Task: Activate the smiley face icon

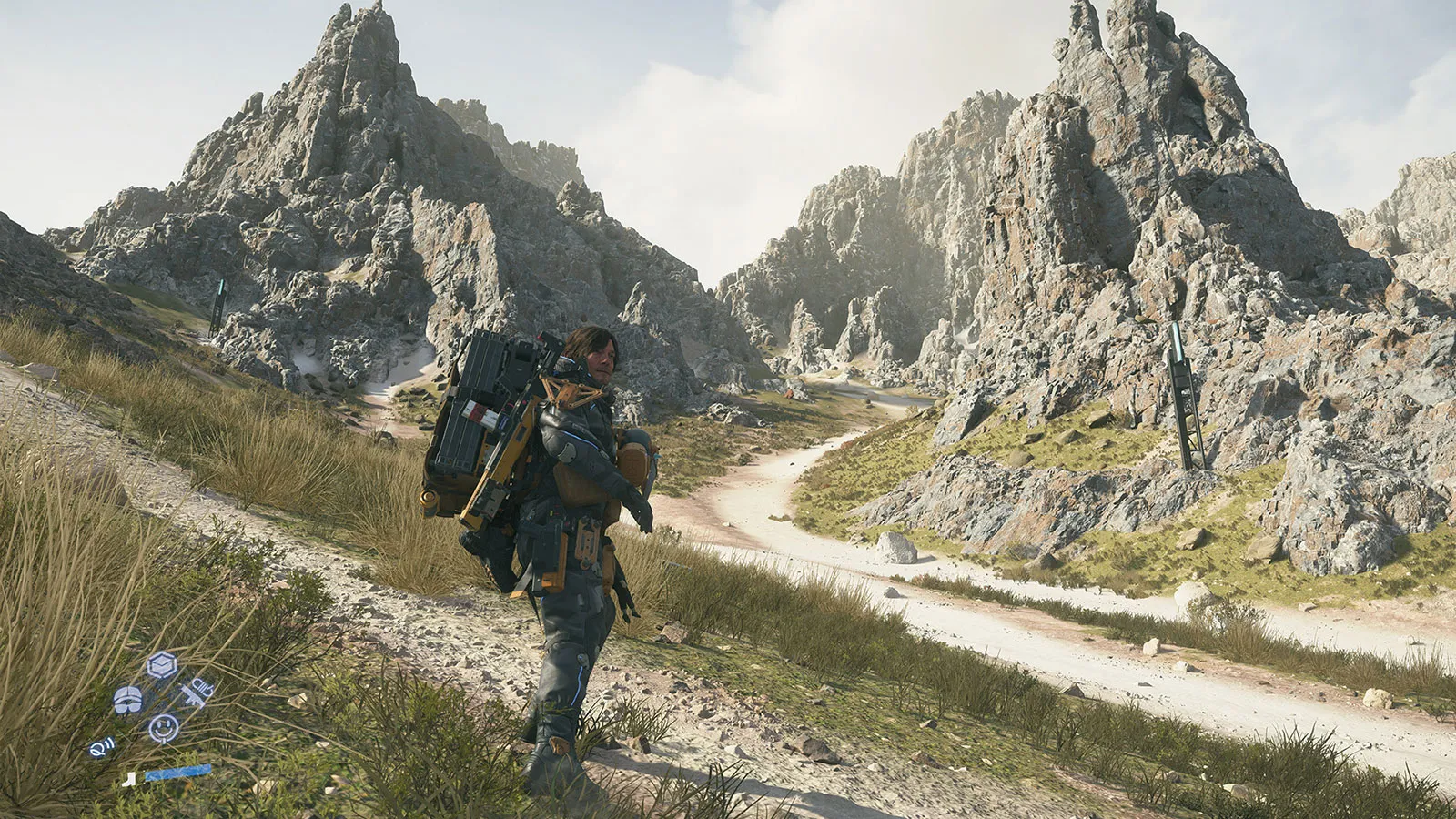Action: [x=163, y=727]
